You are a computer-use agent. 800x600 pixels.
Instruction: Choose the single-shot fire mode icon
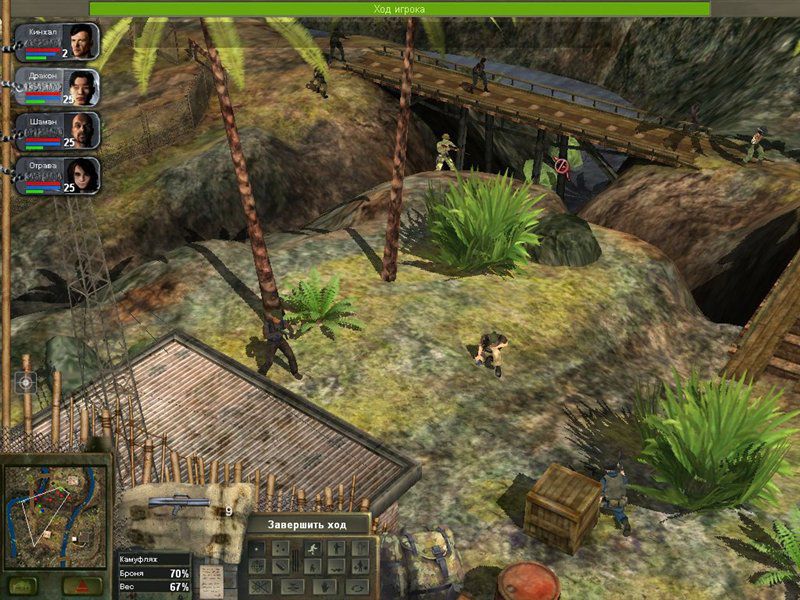pyautogui.click(x=257, y=548)
